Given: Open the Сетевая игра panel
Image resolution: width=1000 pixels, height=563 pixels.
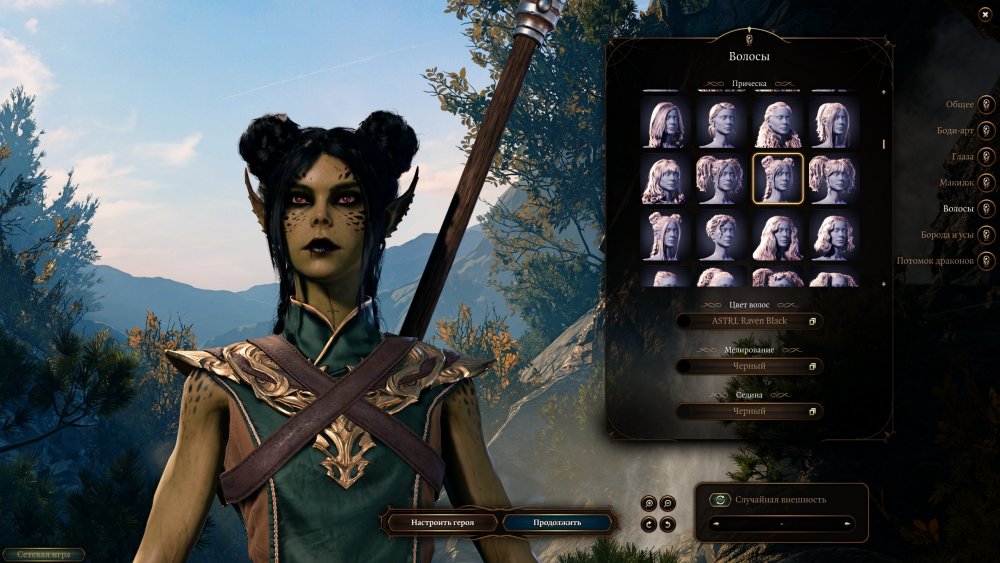Looking at the screenshot, I should [43, 553].
